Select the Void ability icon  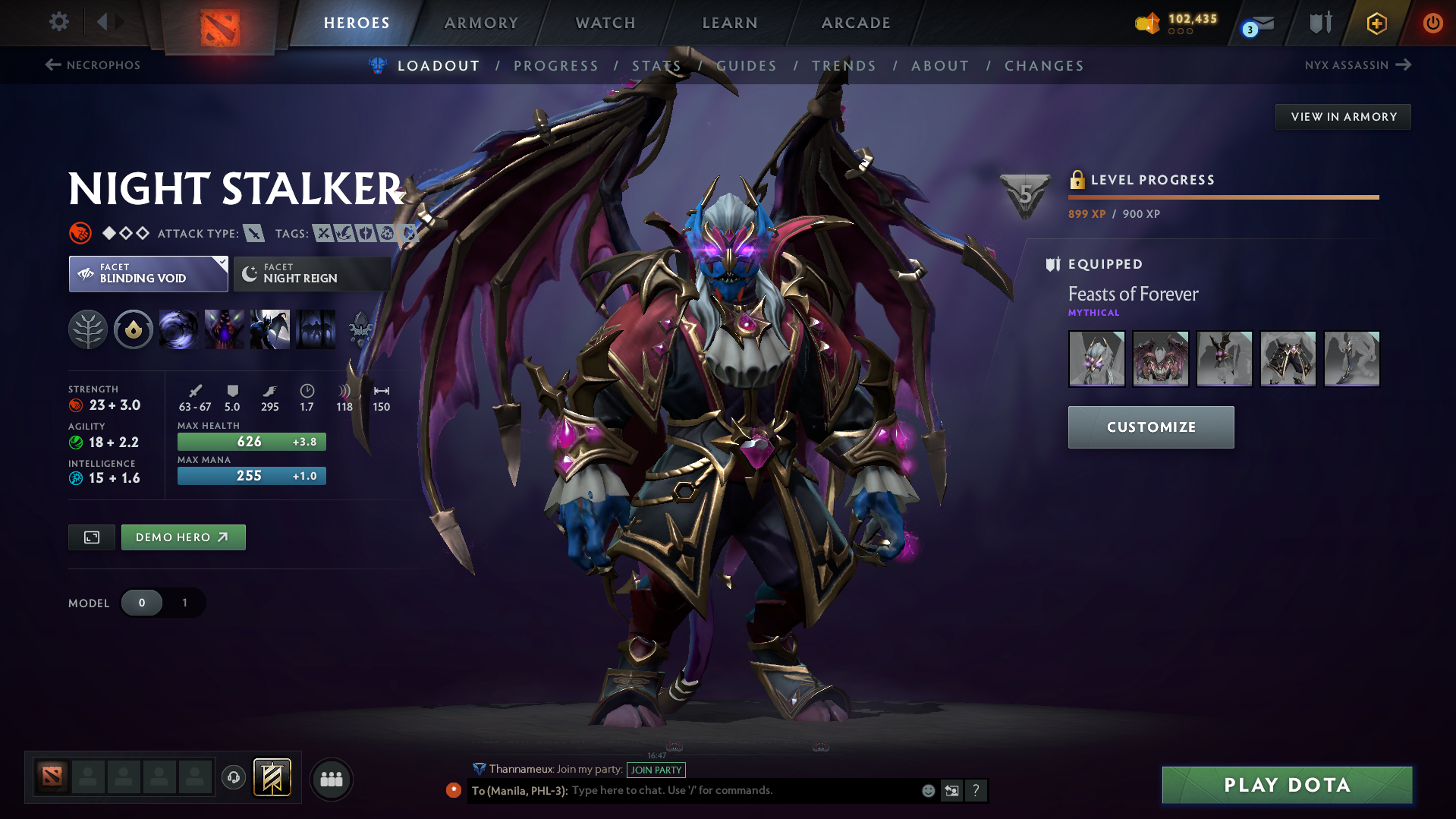[179, 329]
